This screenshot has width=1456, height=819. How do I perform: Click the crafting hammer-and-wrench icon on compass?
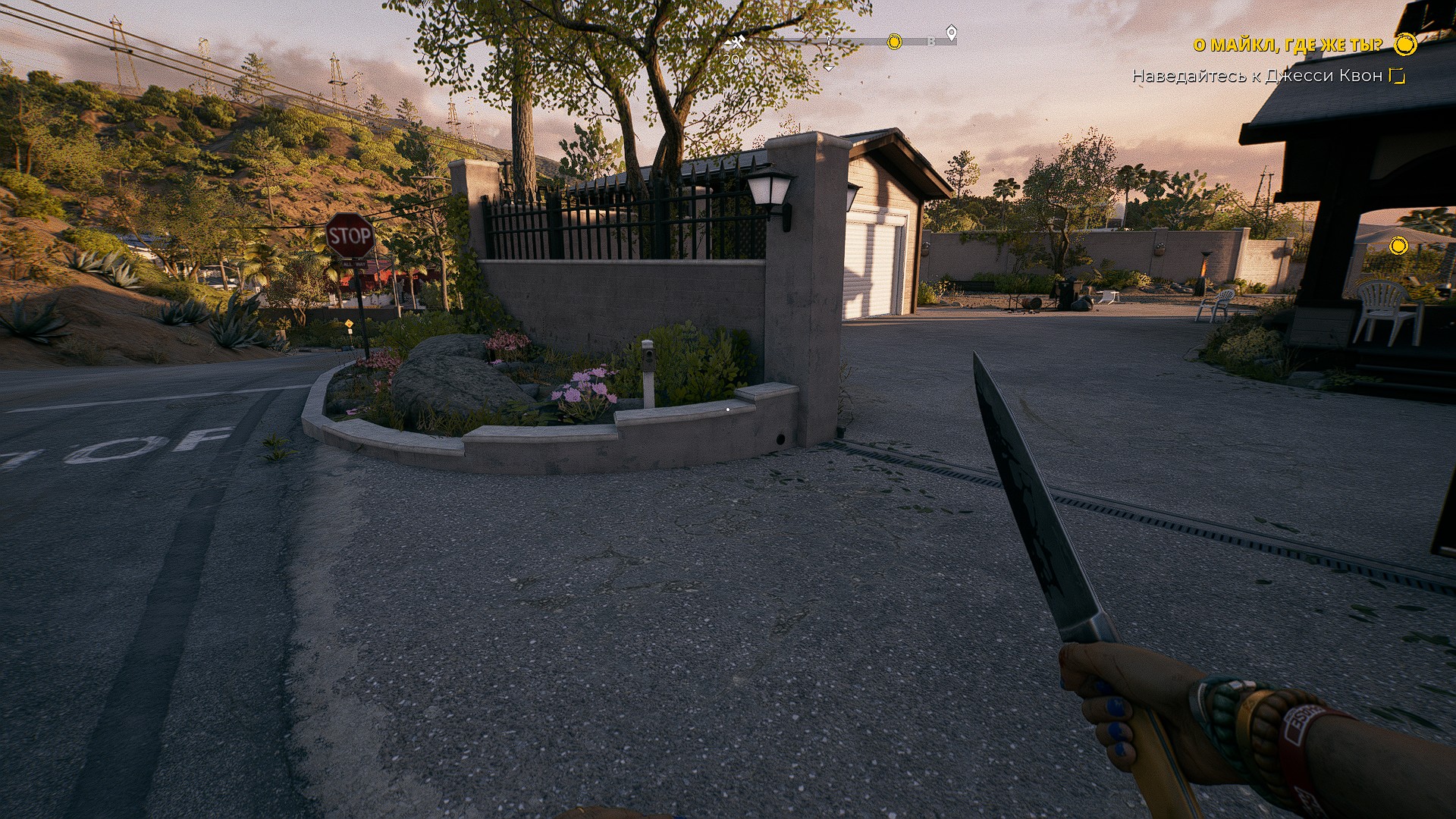[x=738, y=42]
